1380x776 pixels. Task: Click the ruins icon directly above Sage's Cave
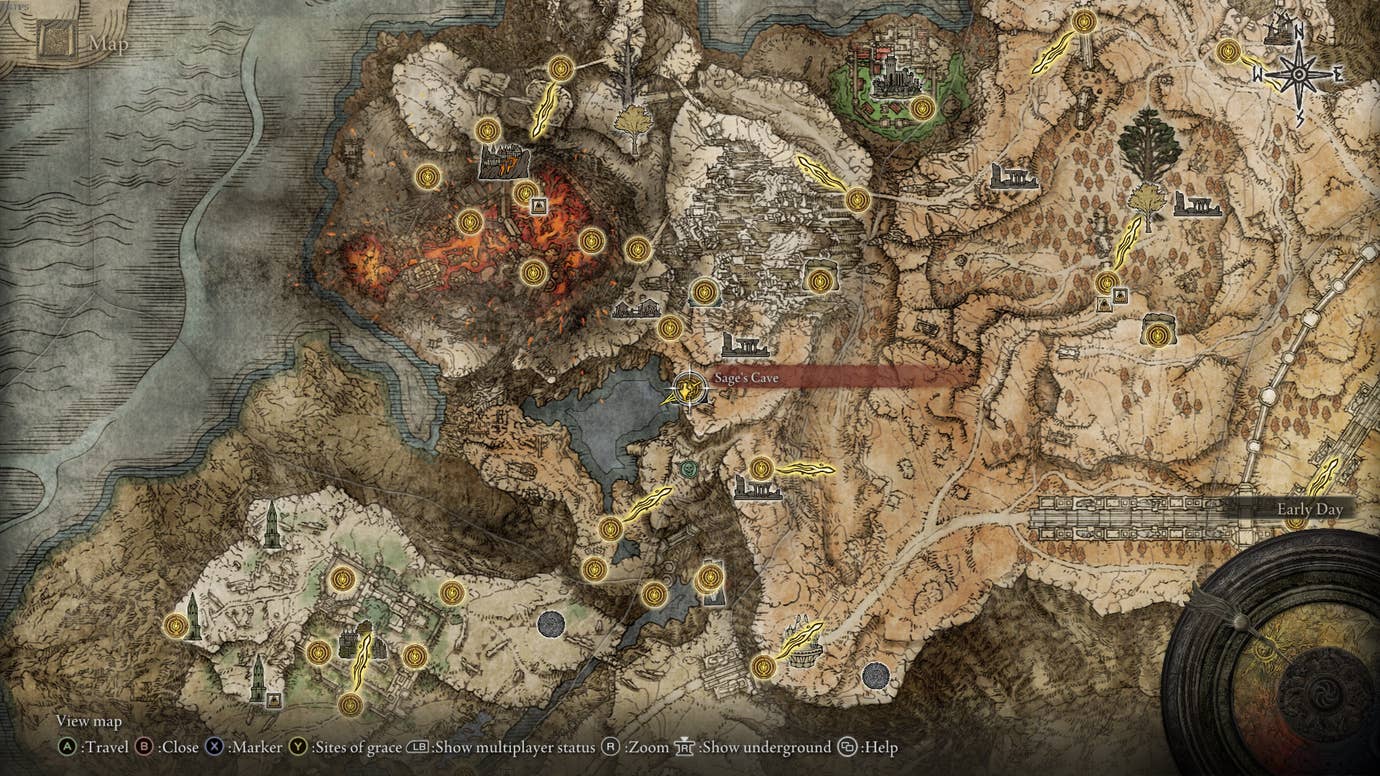point(744,346)
